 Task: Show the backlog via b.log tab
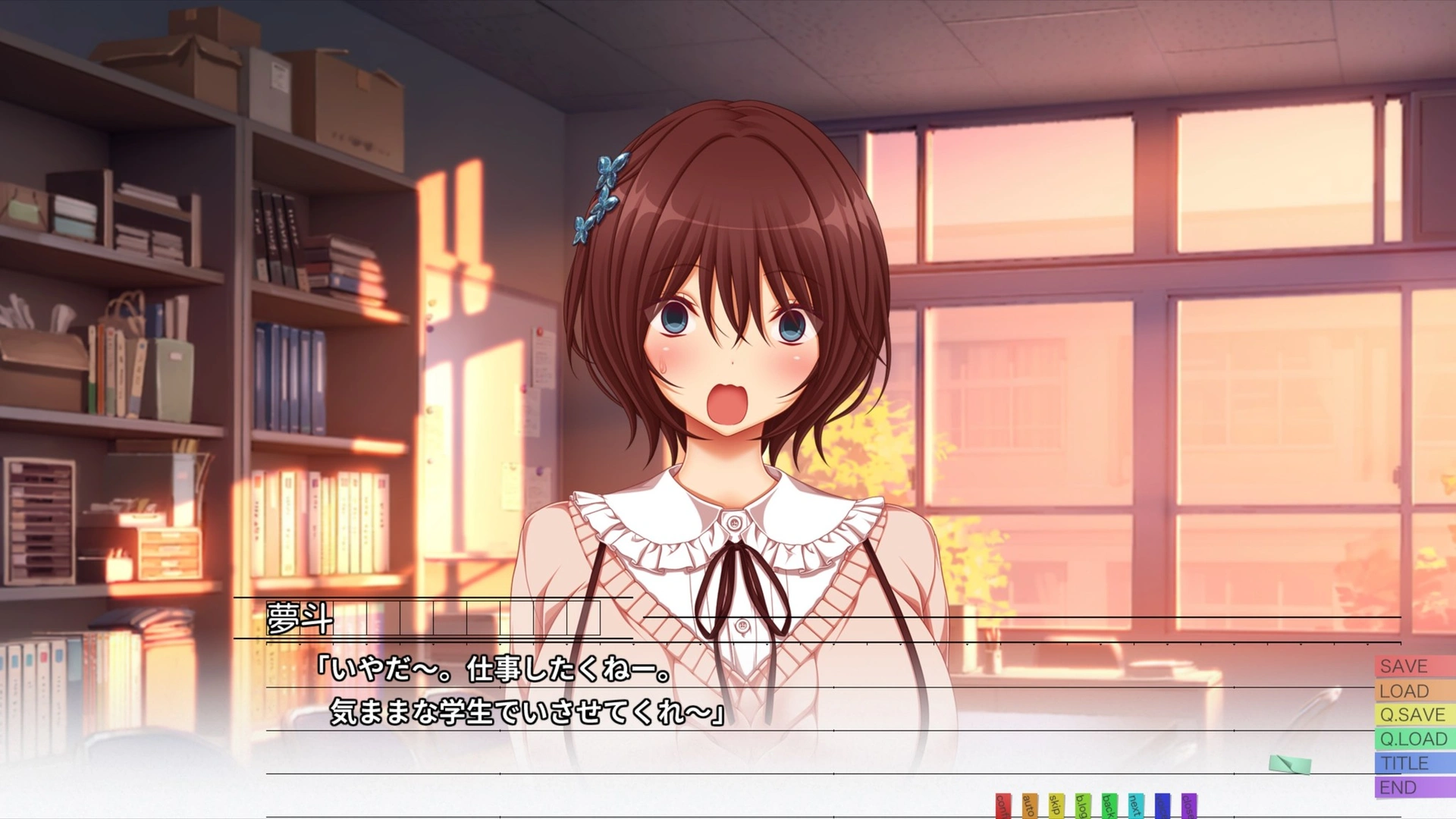coord(1082,806)
